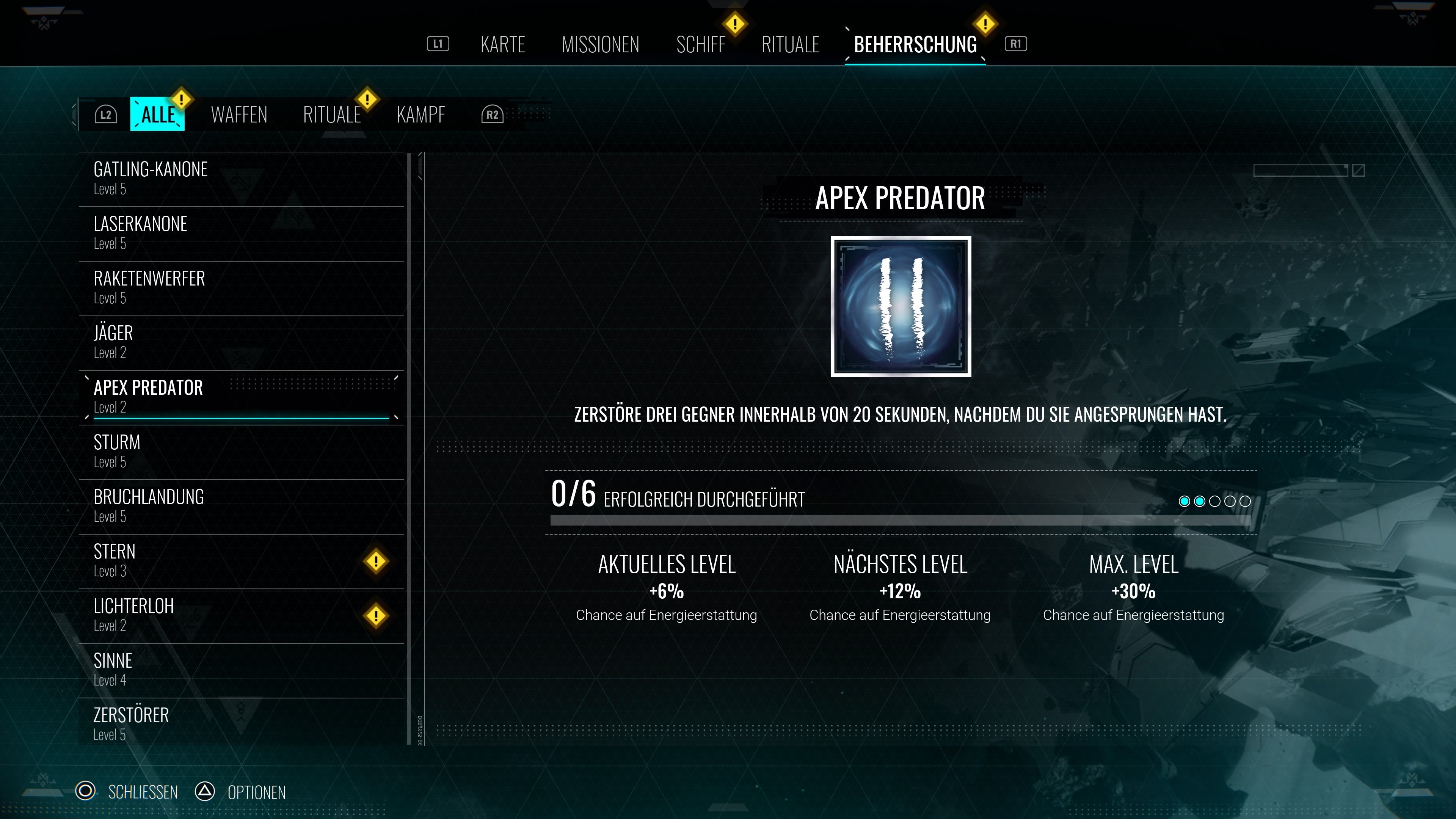Go to the Schiff tab
This screenshot has width=1456, height=819.
point(700,44)
